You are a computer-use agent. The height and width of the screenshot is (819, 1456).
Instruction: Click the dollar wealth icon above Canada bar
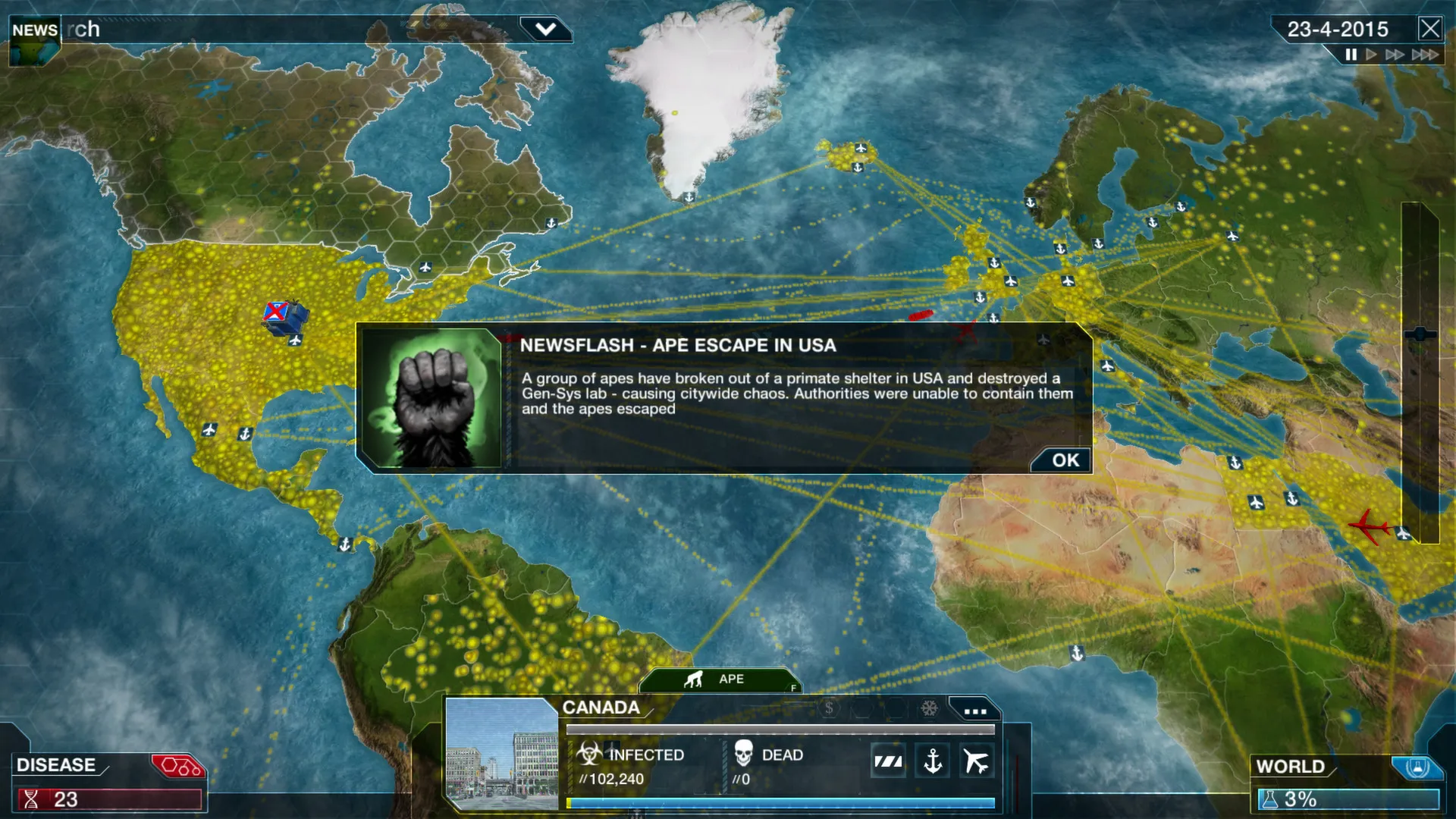pos(830,708)
